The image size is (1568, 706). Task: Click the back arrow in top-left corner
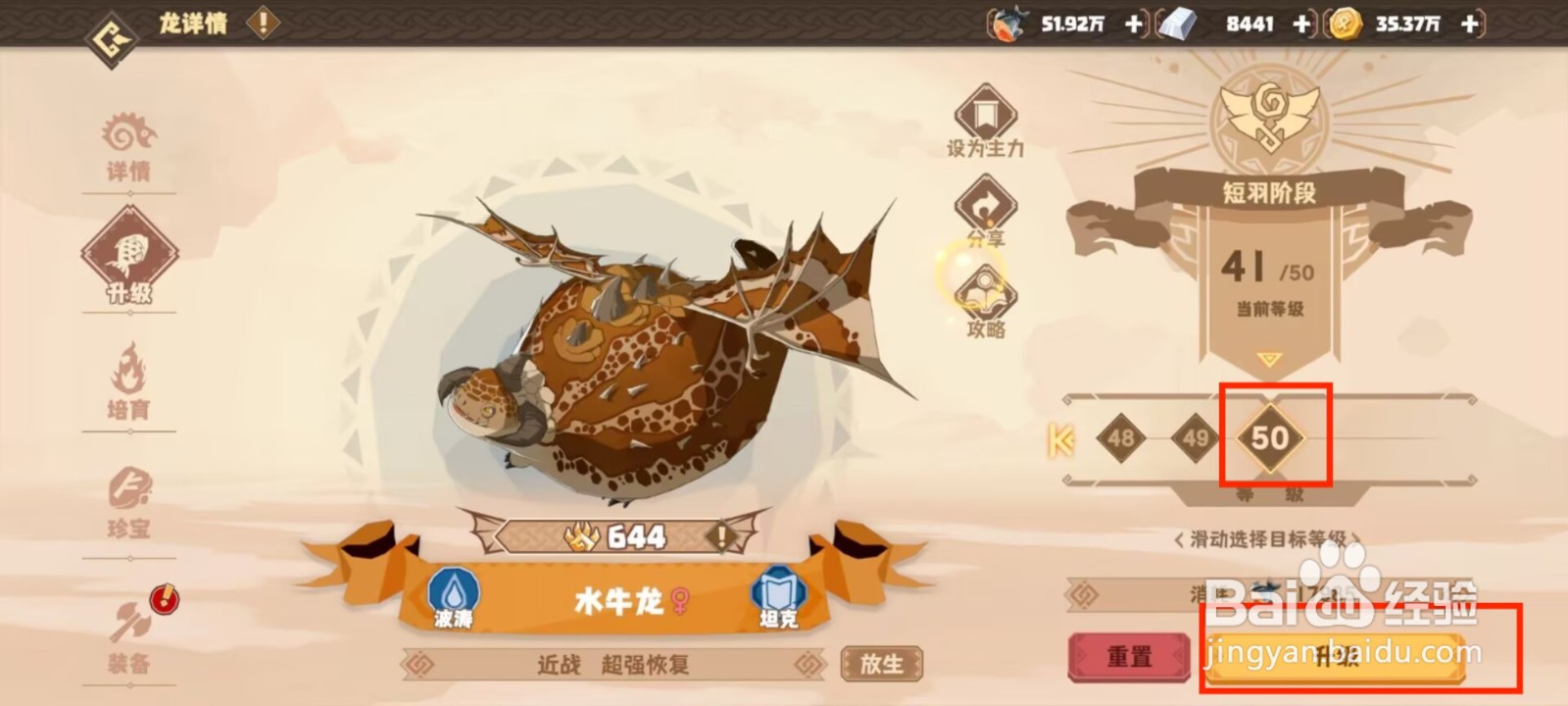(111, 25)
